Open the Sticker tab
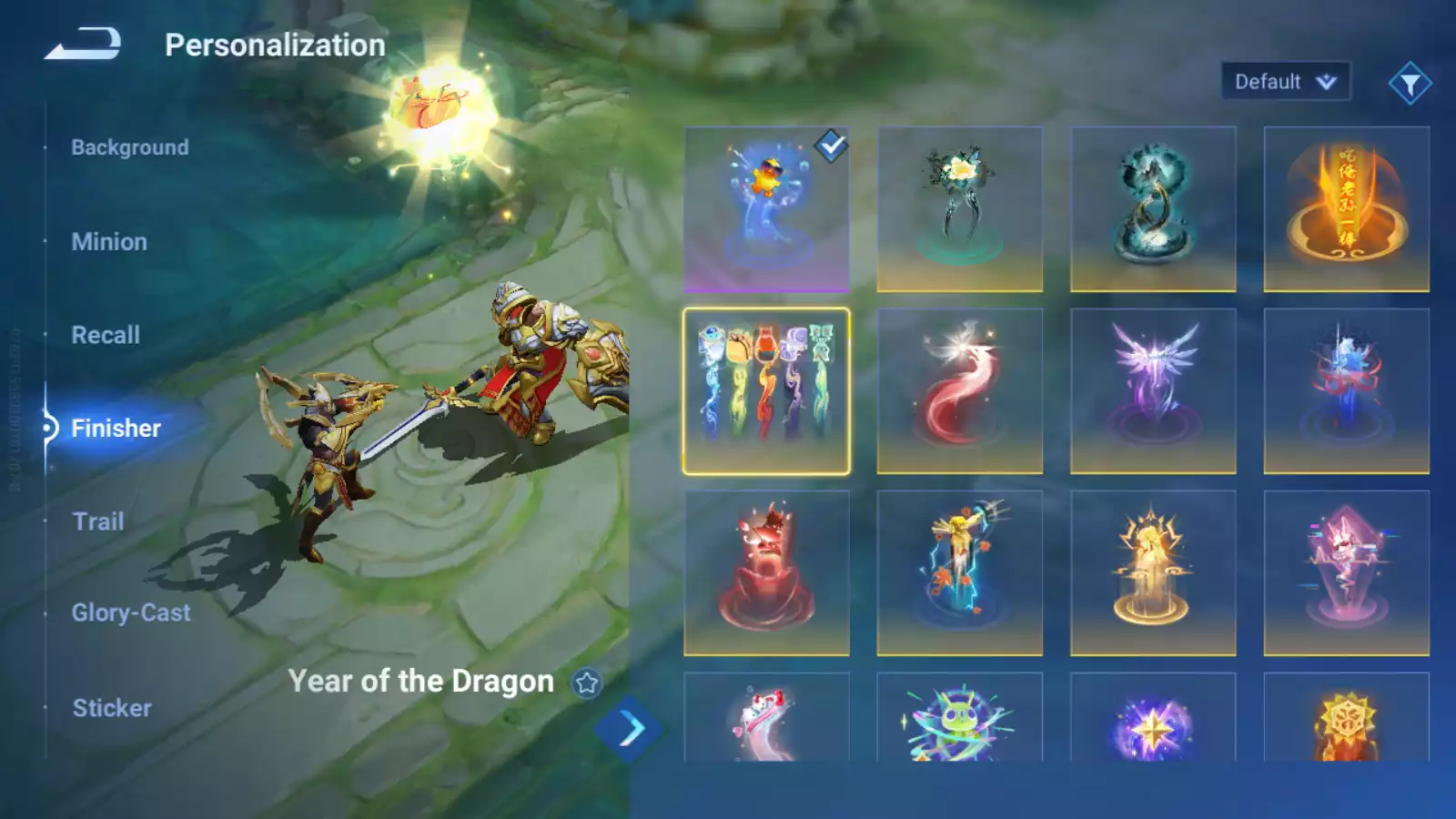This screenshot has width=1456, height=819. click(x=112, y=708)
